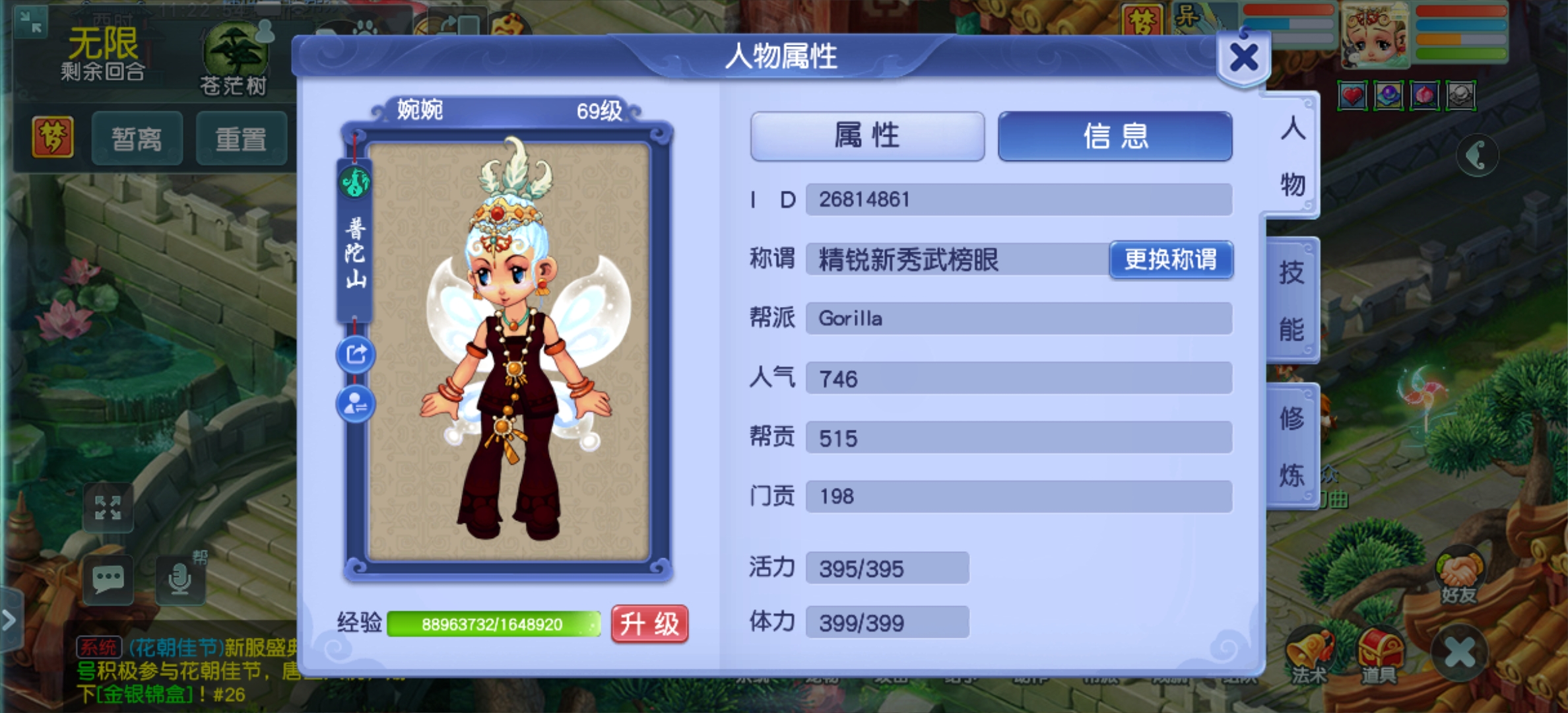The width and height of the screenshot is (1568, 713).
Task: Expand the left edge arrow panel
Action: pos(8,621)
